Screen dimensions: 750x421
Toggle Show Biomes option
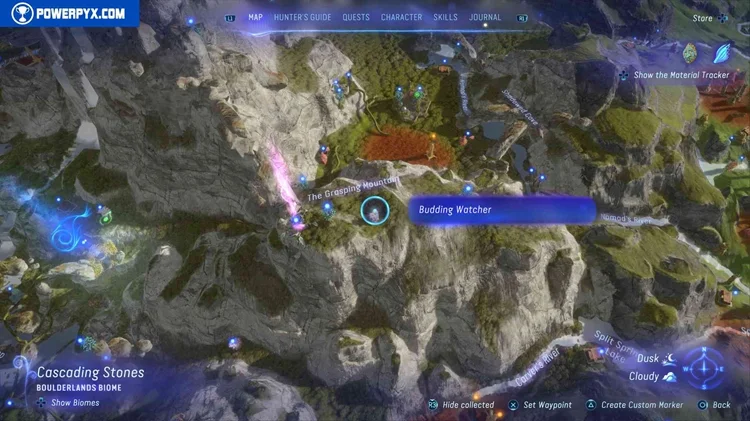[68, 403]
